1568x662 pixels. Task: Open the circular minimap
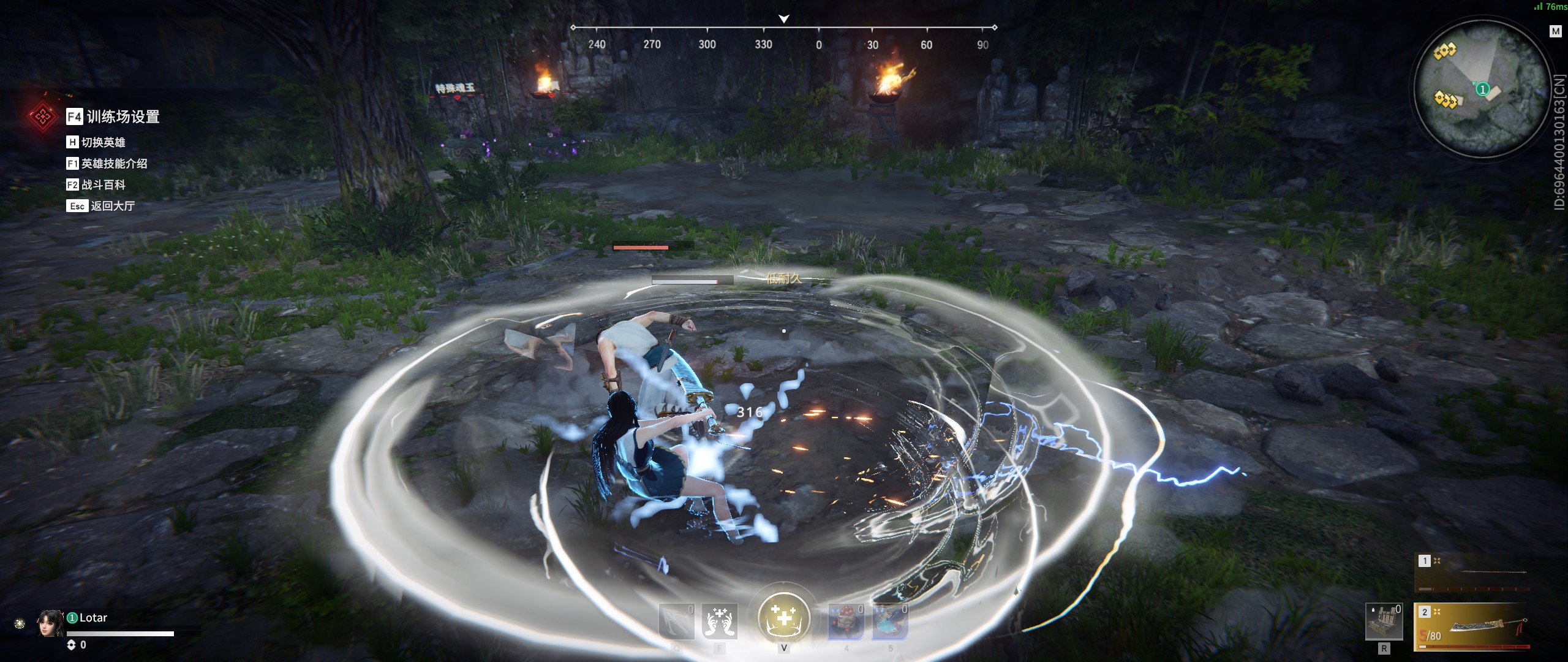pyautogui.click(x=1481, y=89)
